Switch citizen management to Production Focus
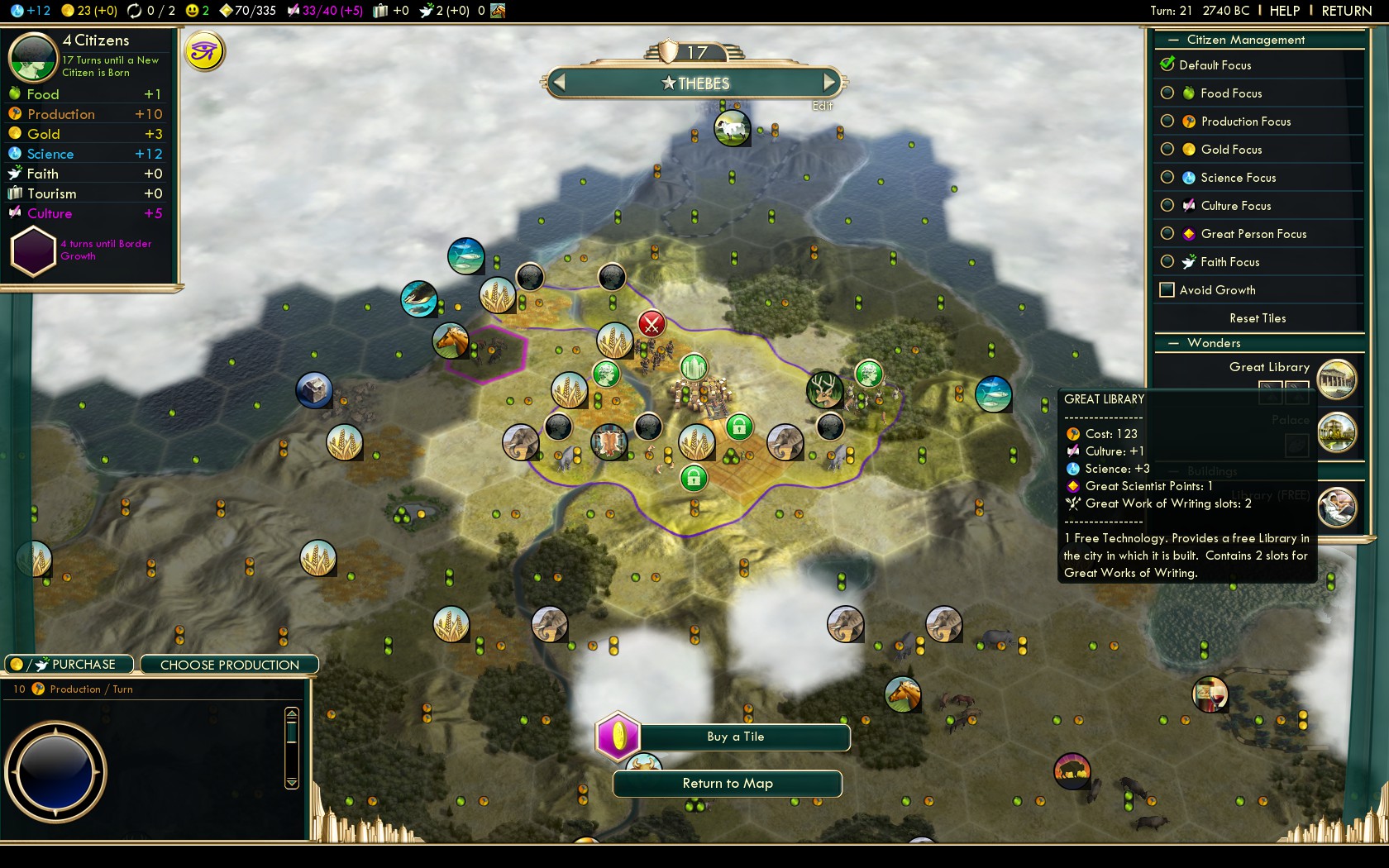This screenshot has width=1389, height=868. pos(1167,121)
